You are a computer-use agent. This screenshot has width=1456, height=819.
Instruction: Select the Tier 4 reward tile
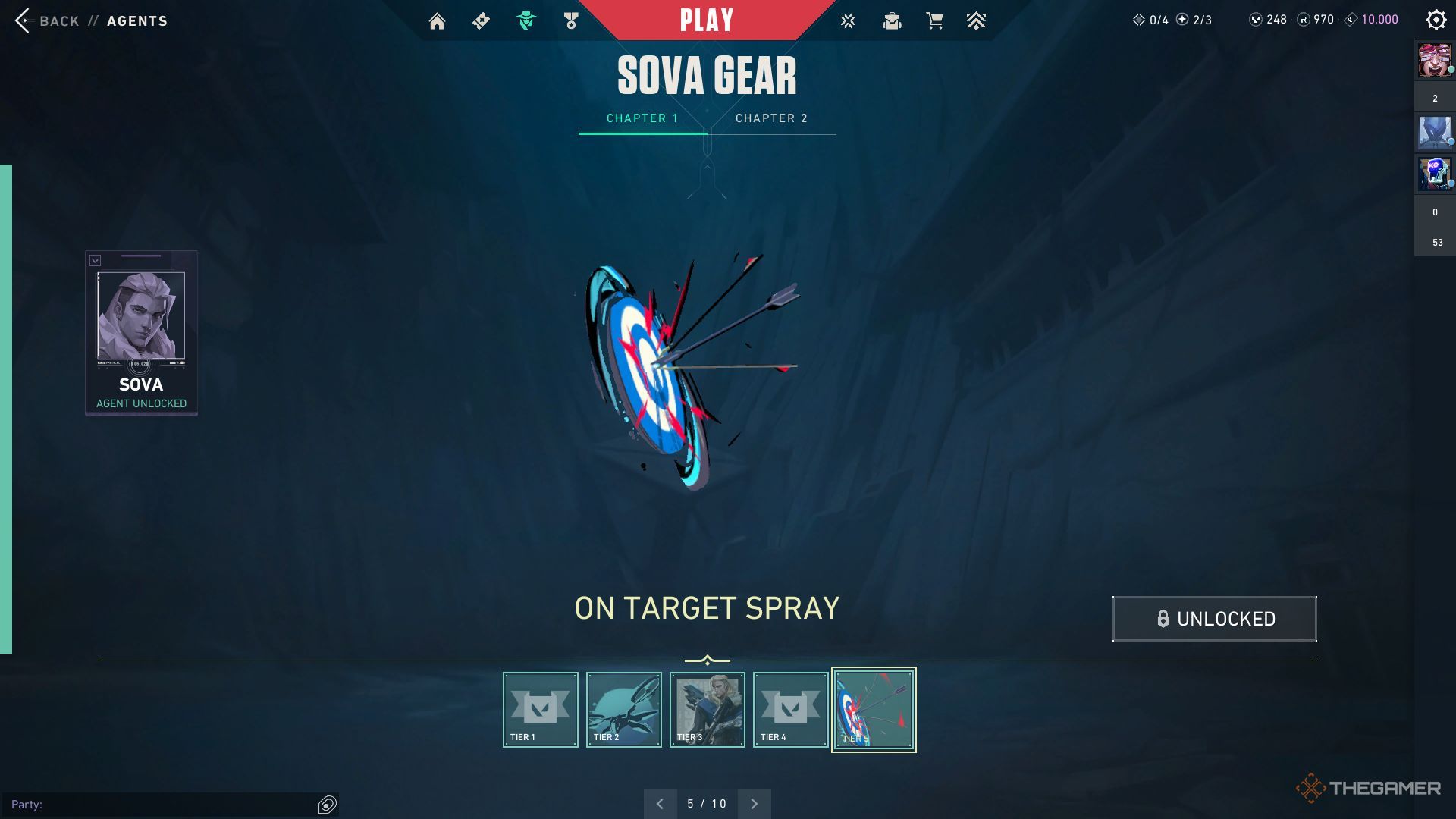click(790, 710)
